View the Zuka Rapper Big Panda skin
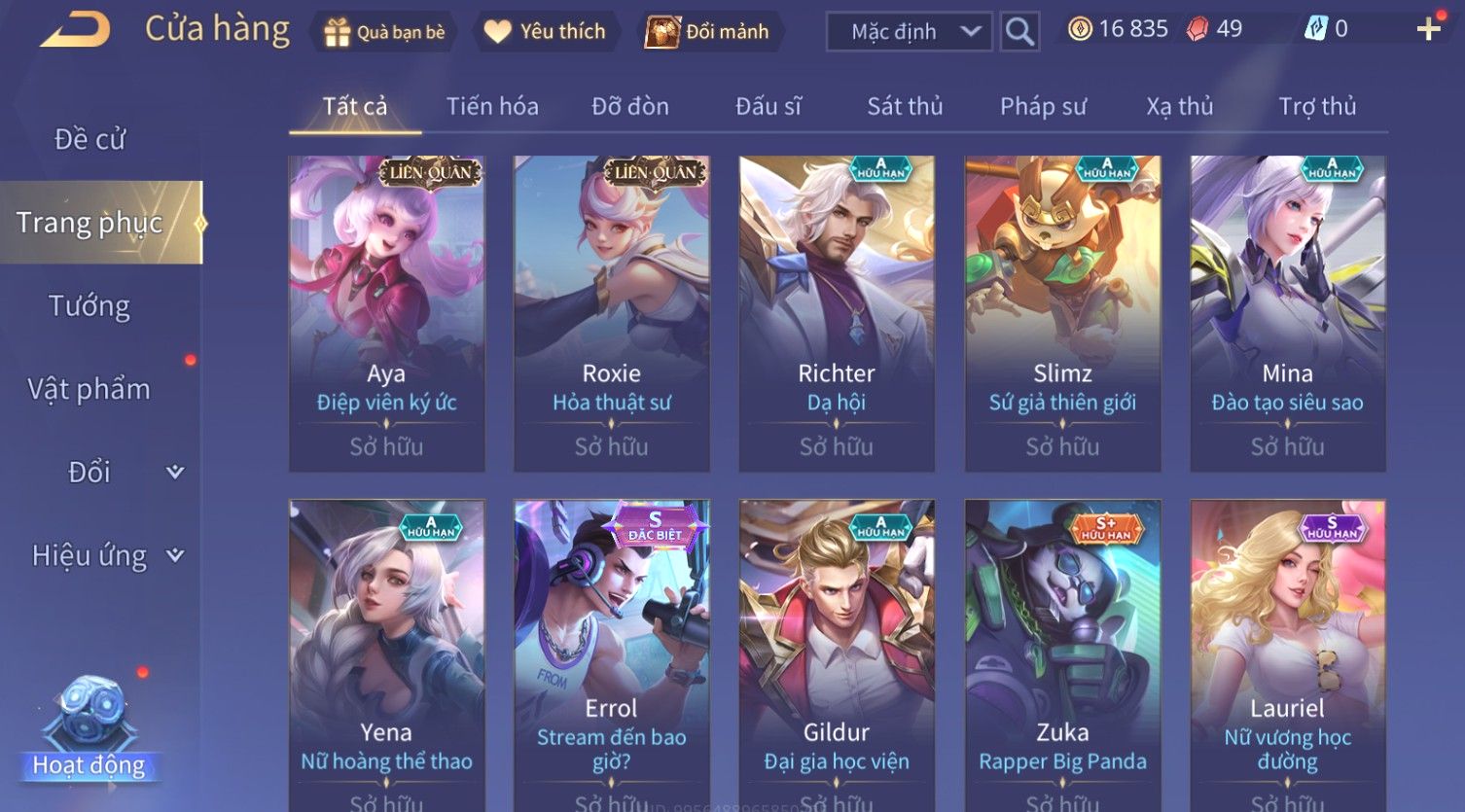 tap(1062, 653)
